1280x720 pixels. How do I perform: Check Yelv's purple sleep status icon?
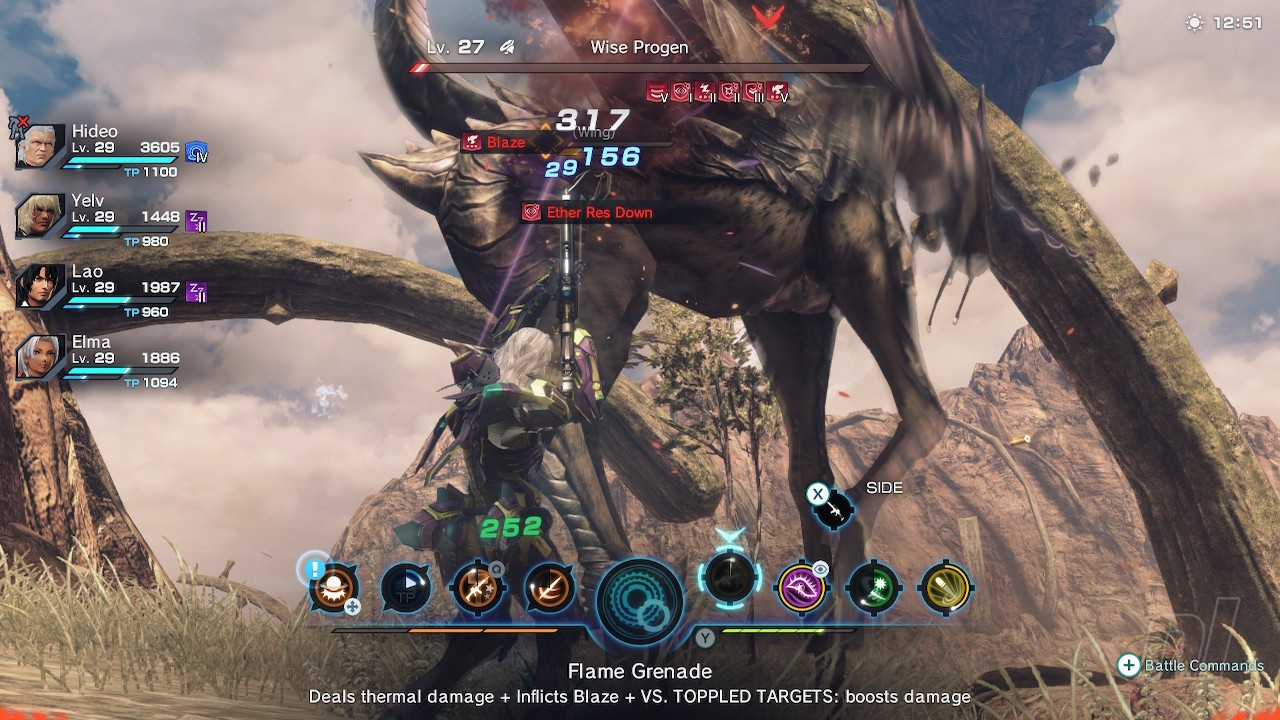[x=197, y=222]
